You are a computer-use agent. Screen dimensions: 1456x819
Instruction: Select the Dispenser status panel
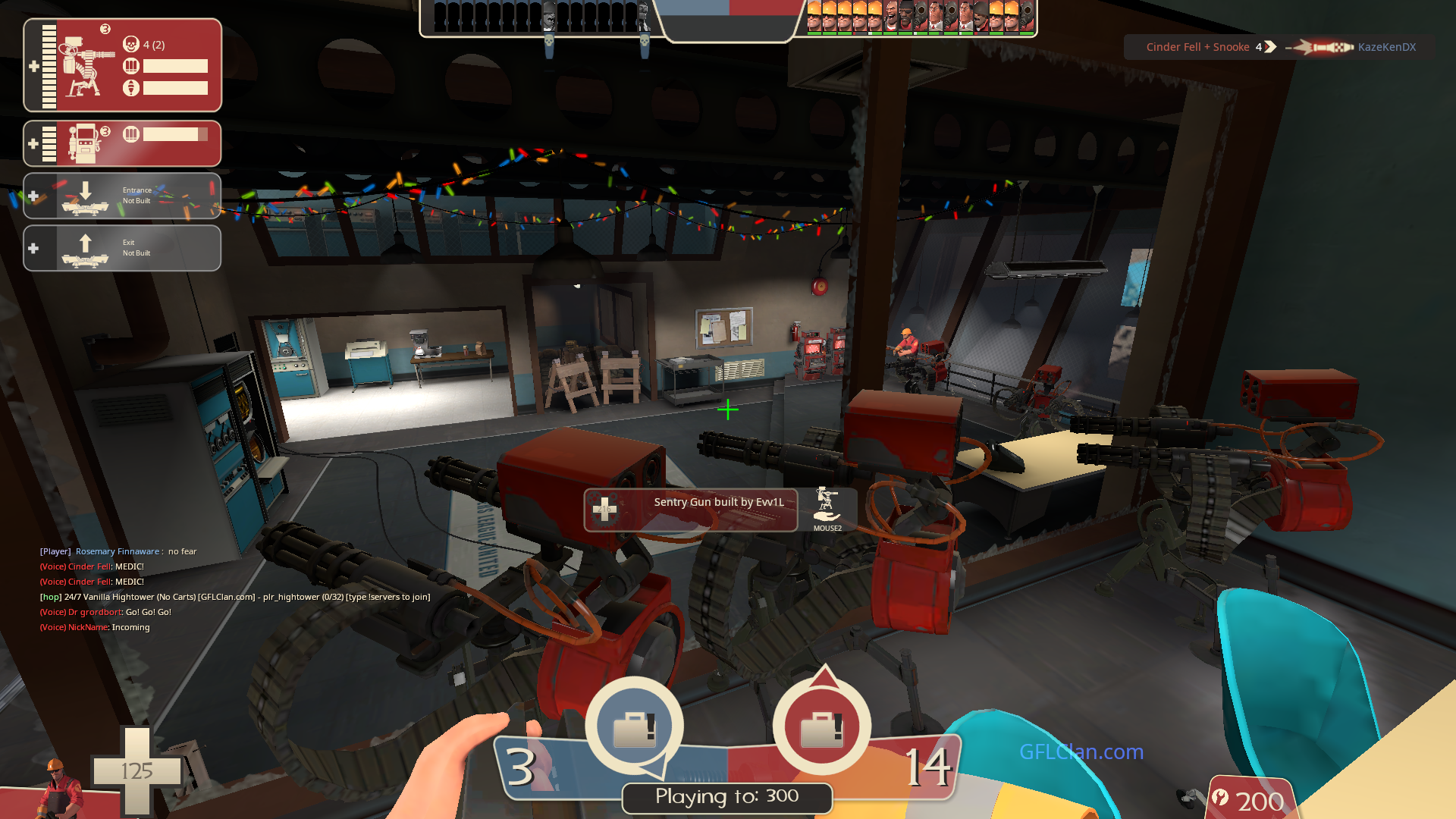122,143
